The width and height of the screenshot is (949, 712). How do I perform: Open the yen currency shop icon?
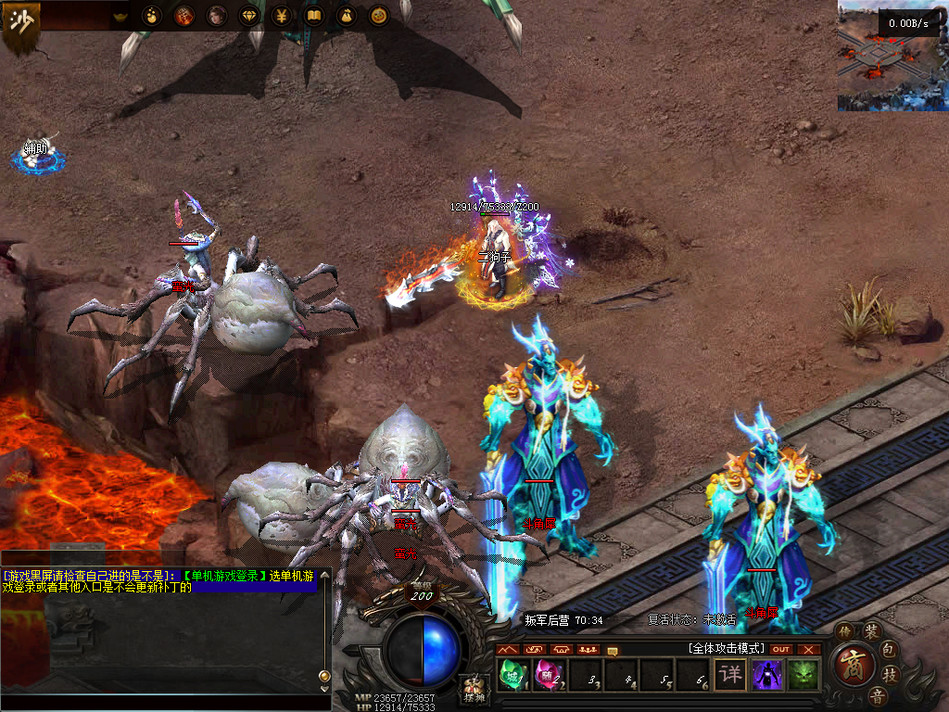tap(282, 16)
